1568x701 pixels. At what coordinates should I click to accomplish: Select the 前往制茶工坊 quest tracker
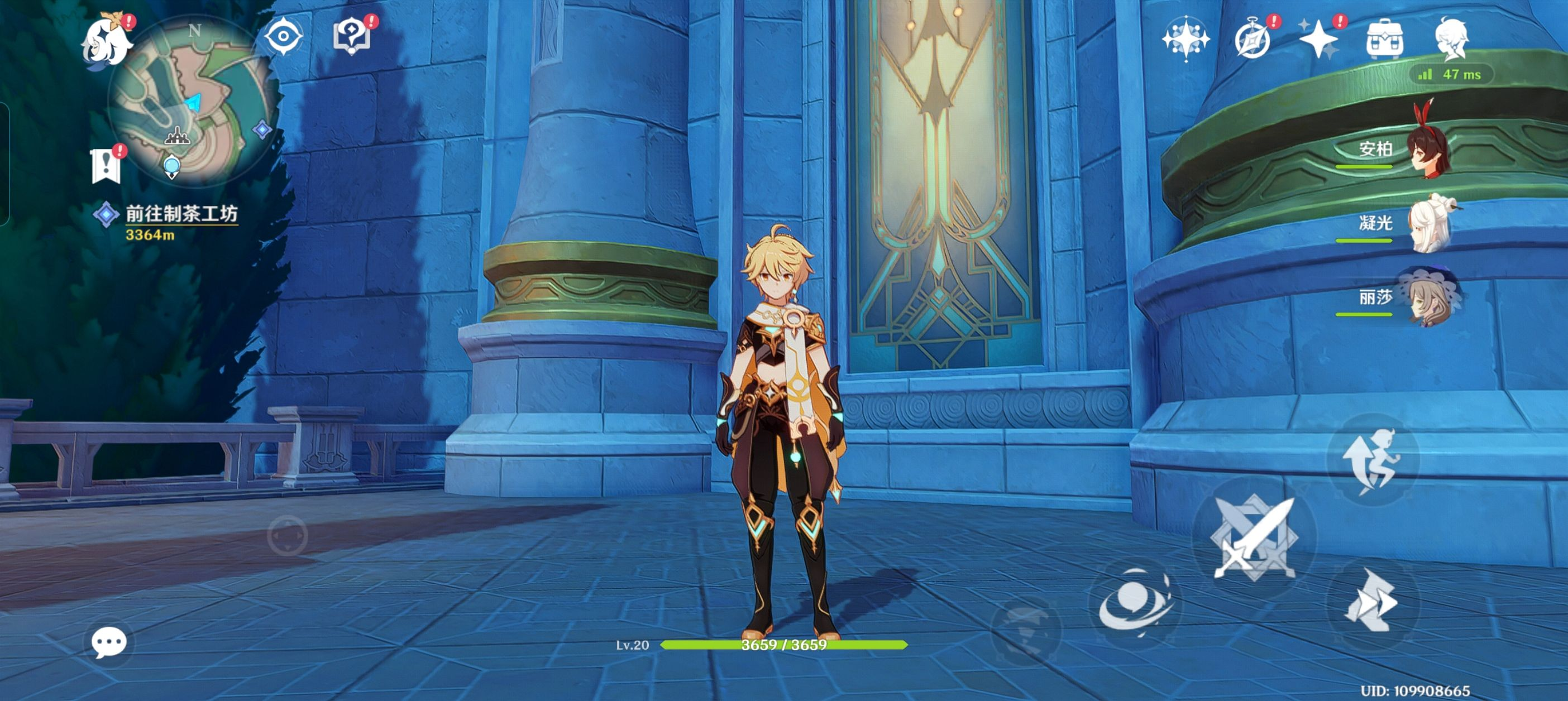coord(180,214)
